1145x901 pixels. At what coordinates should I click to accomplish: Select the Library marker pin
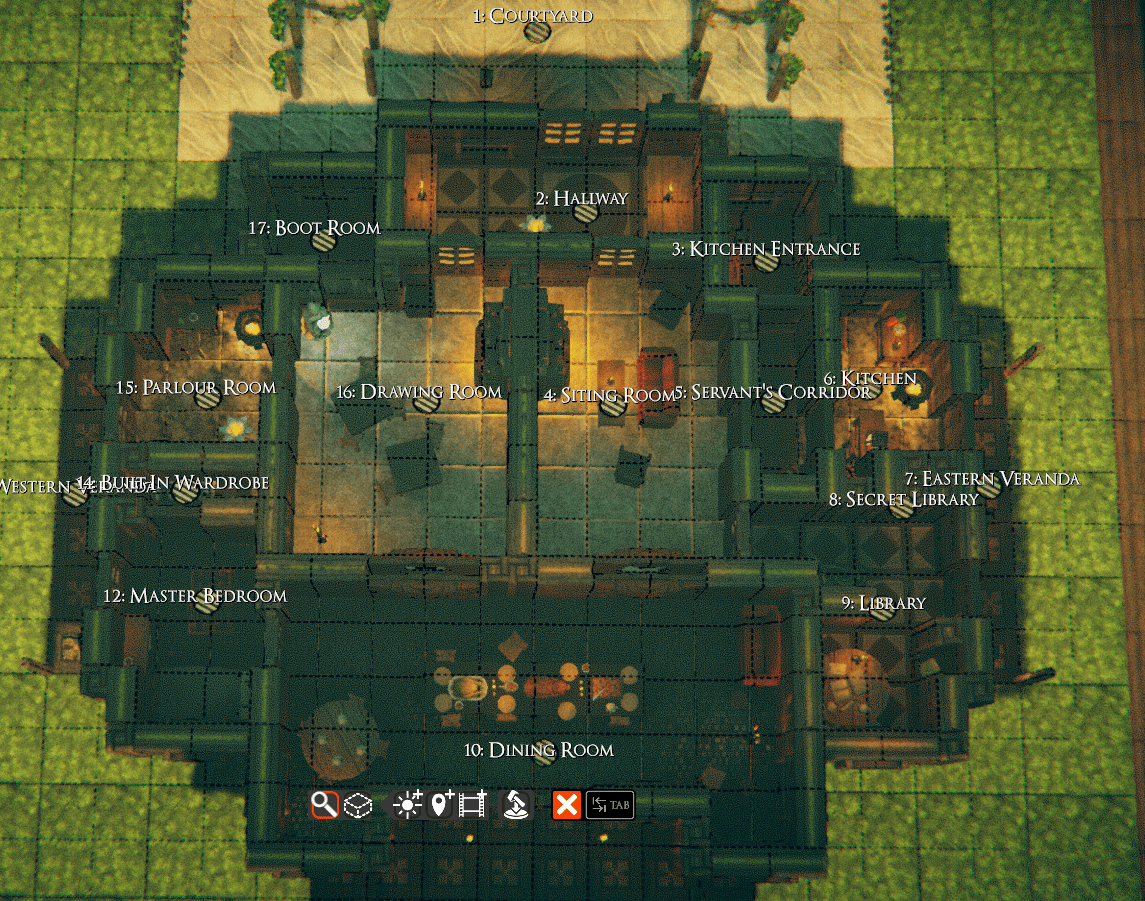point(881,611)
